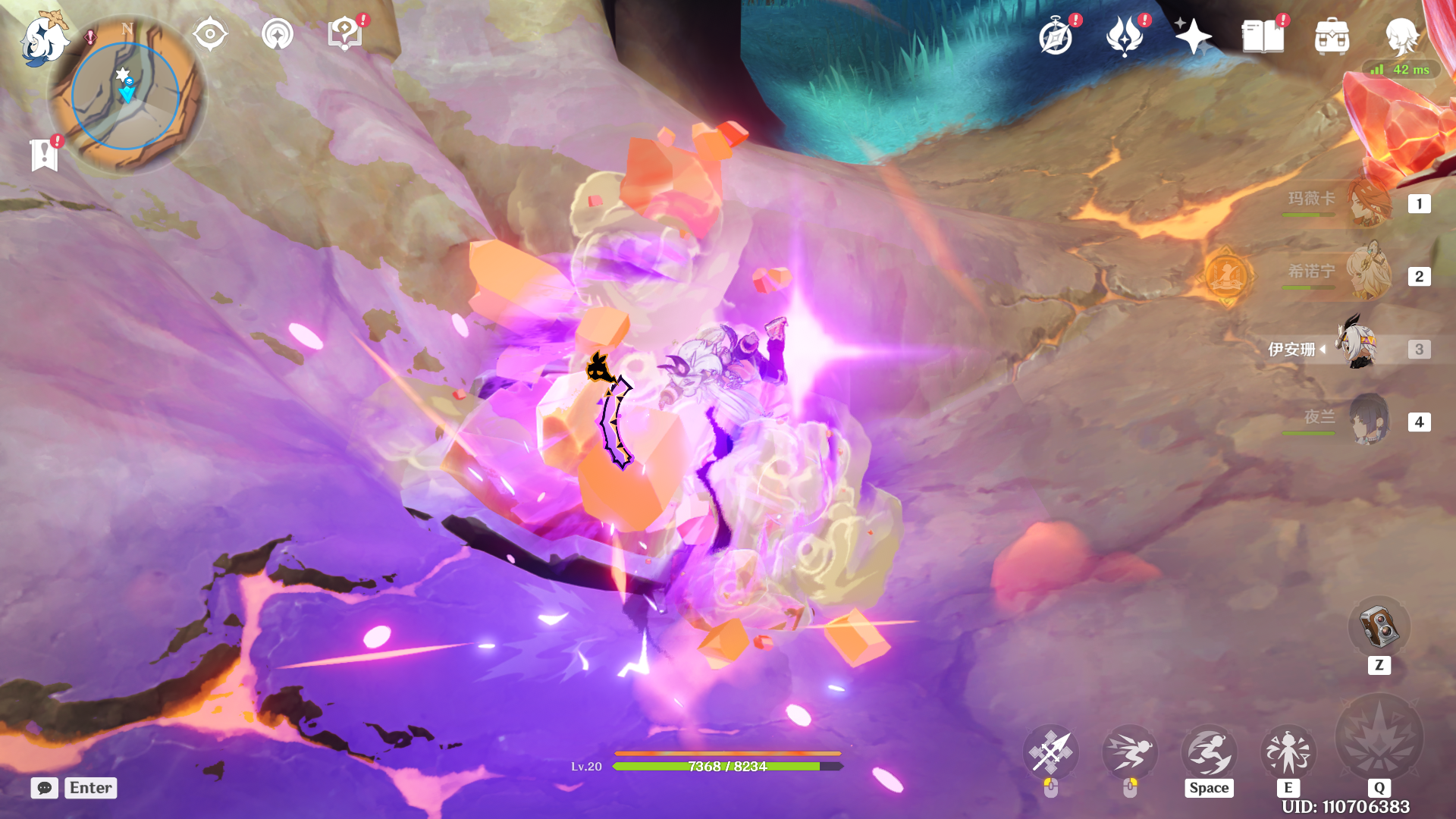Open the circular minimap
1456x819 pixels.
126,96
